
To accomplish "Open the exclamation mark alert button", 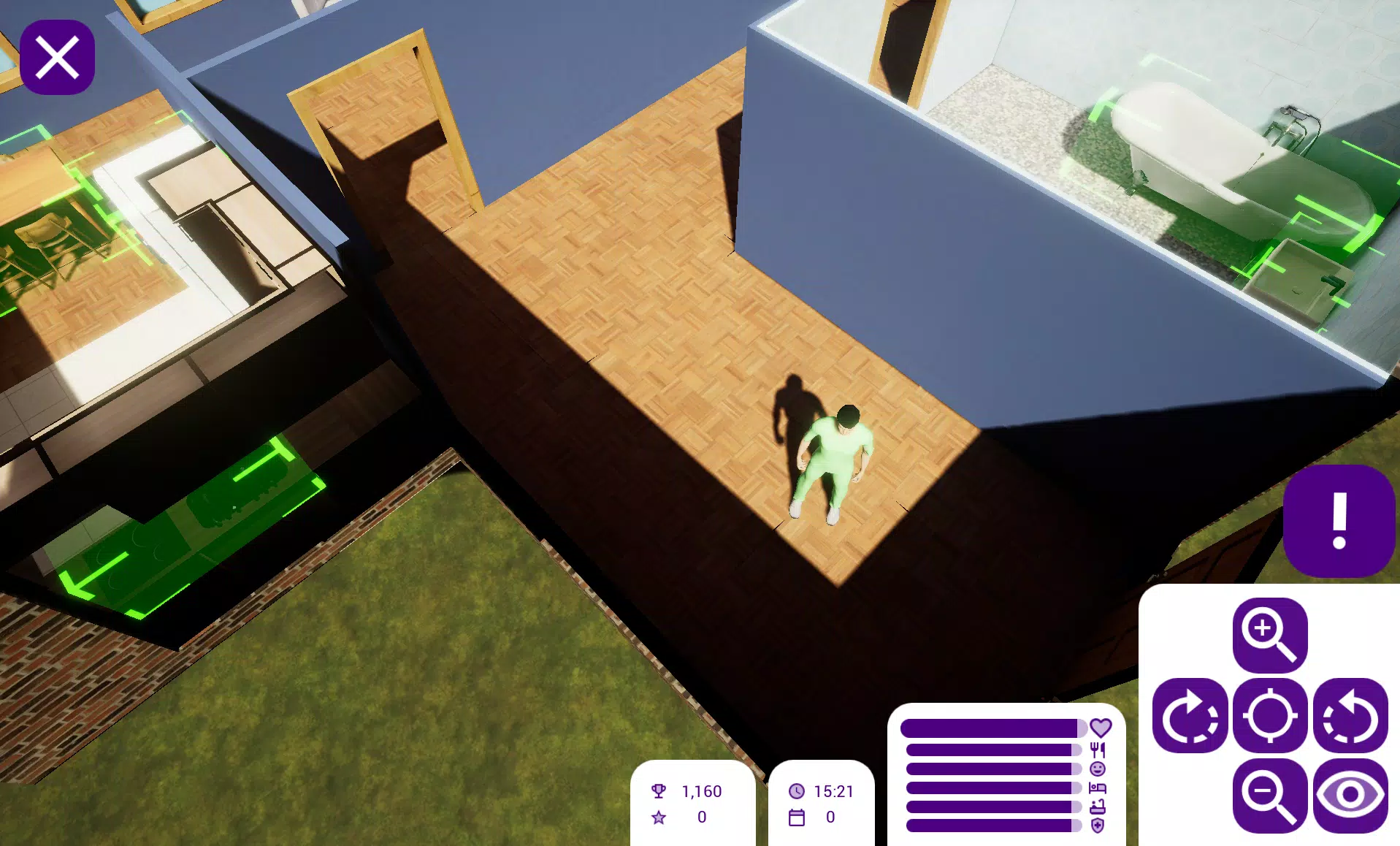I will tap(1339, 521).
